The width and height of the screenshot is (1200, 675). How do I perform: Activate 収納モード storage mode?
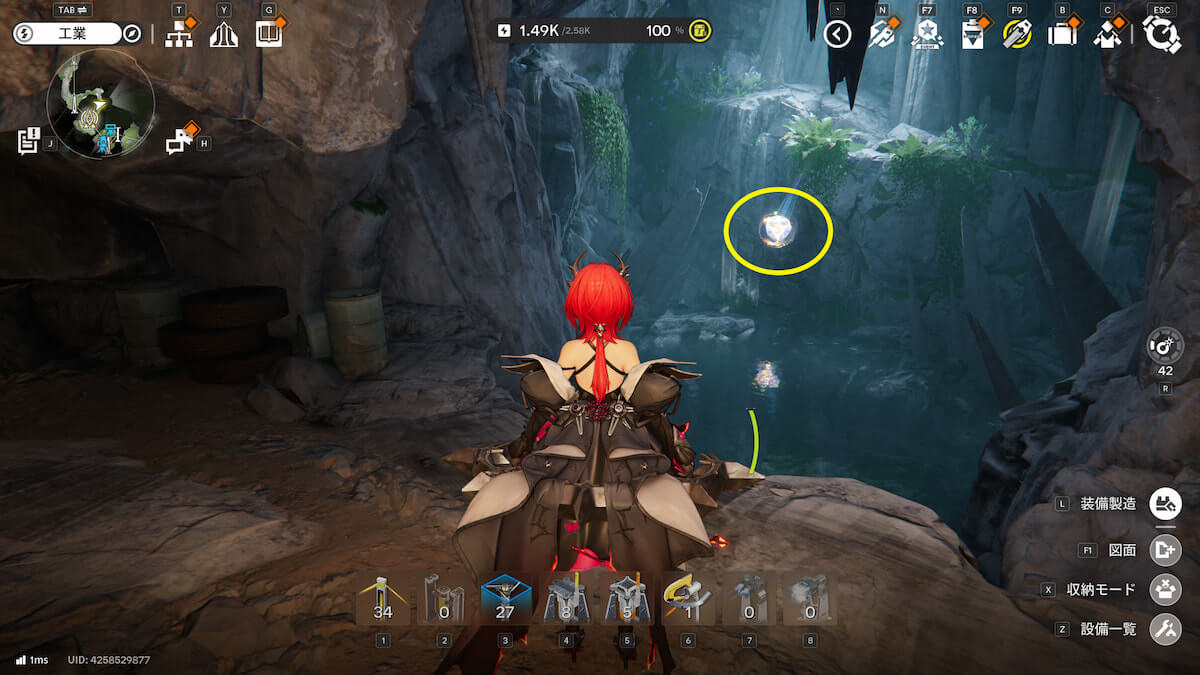pyautogui.click(x=1165, y=589)
